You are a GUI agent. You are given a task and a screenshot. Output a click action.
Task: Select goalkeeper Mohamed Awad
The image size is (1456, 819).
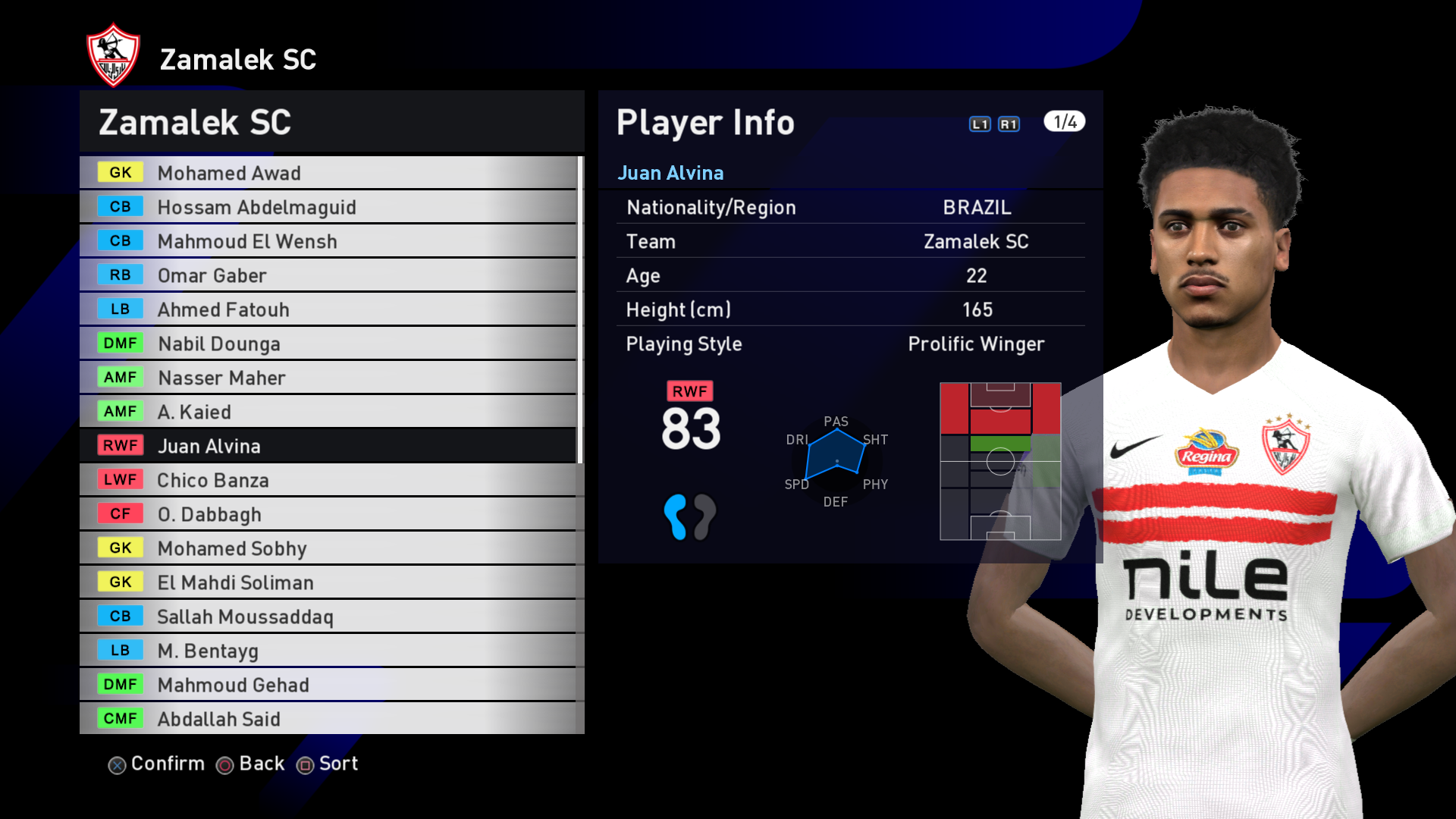328,173
